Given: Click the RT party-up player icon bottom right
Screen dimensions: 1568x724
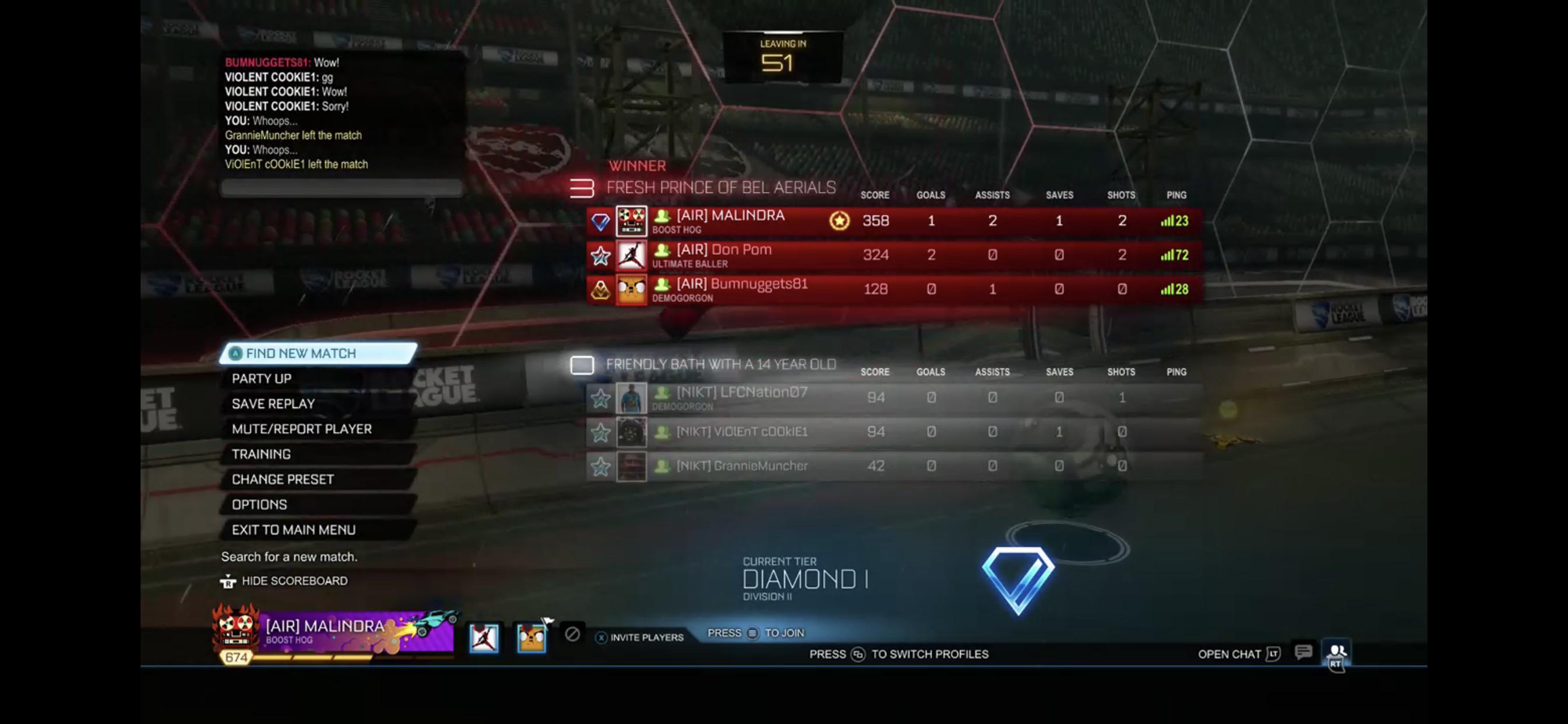Looking at the screenshot, I should [1336, 653].
